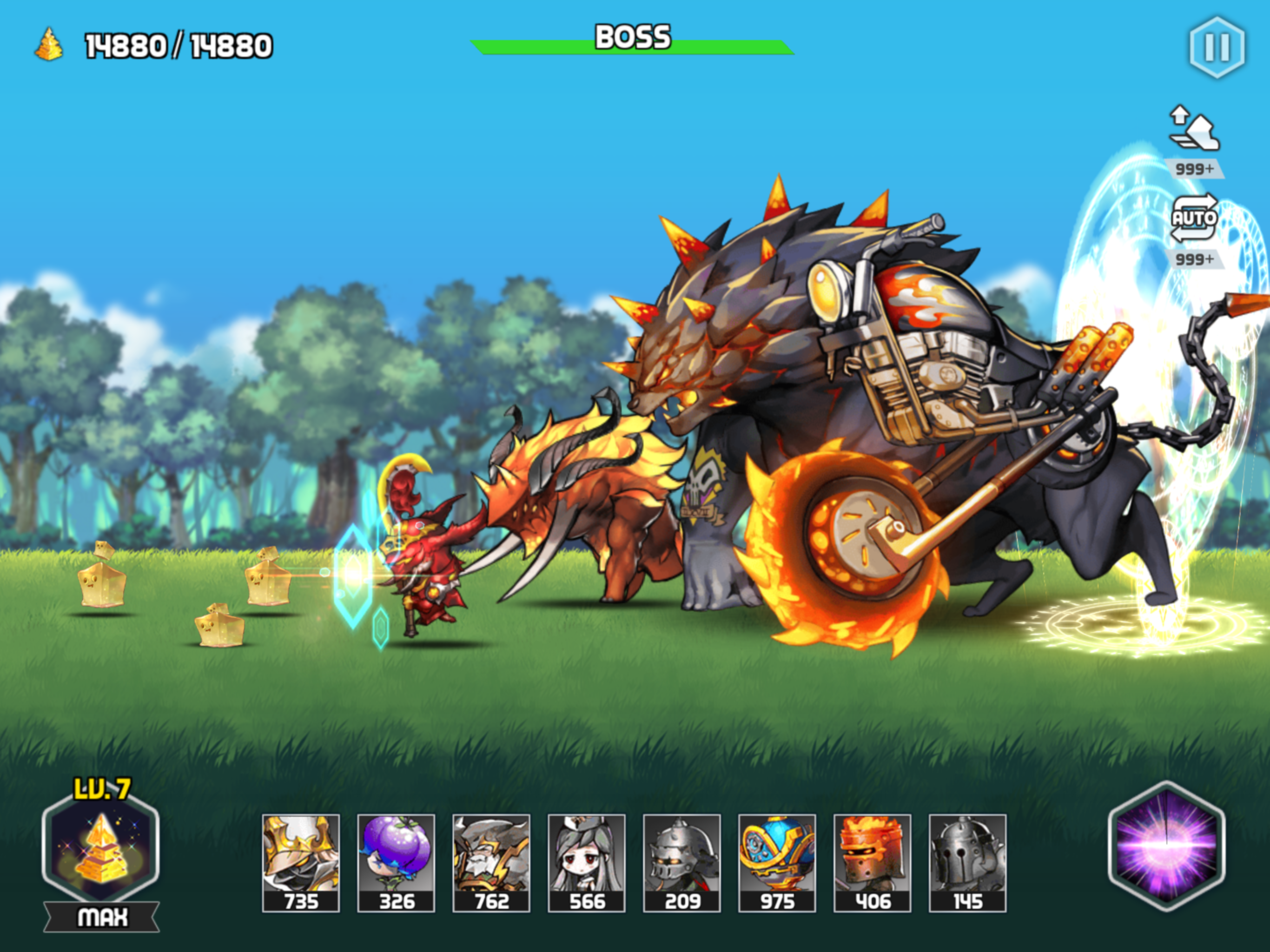Click the LV. 7 gold pyramid upgrade
This screenshot has width=1270, height=952.
click(x=101, y=849)
